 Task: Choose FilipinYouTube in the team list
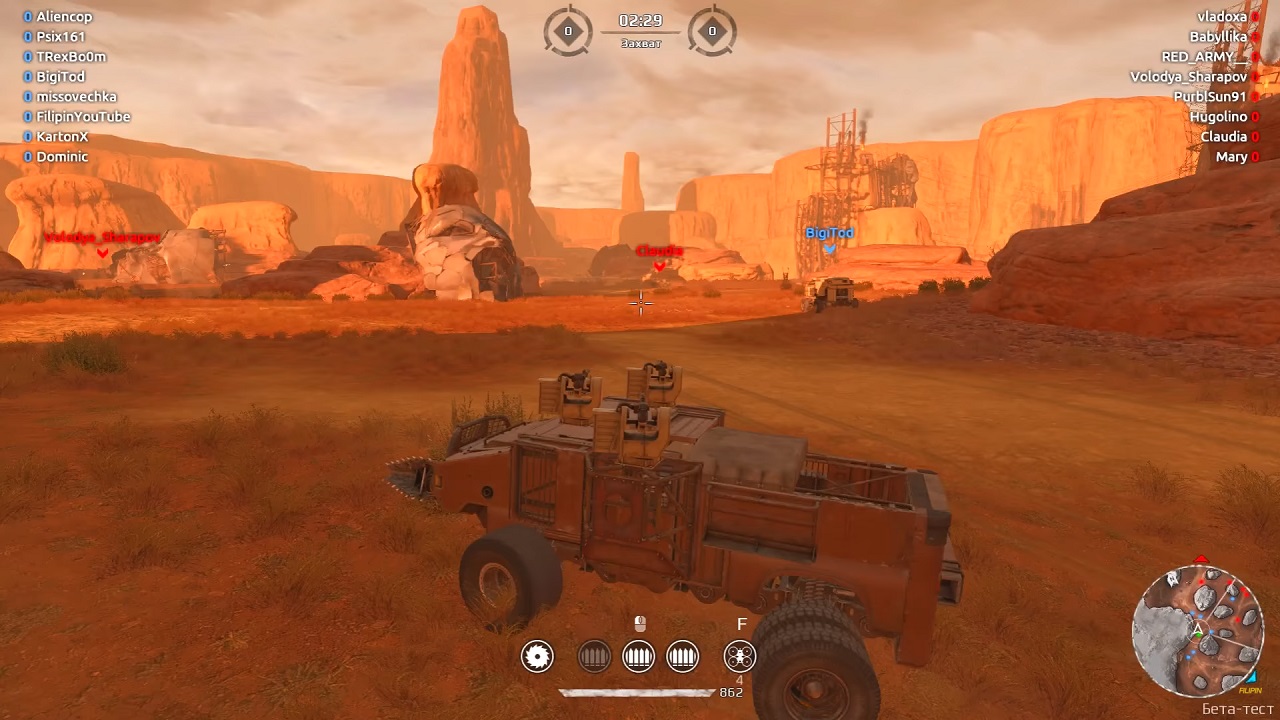[83, 117]
